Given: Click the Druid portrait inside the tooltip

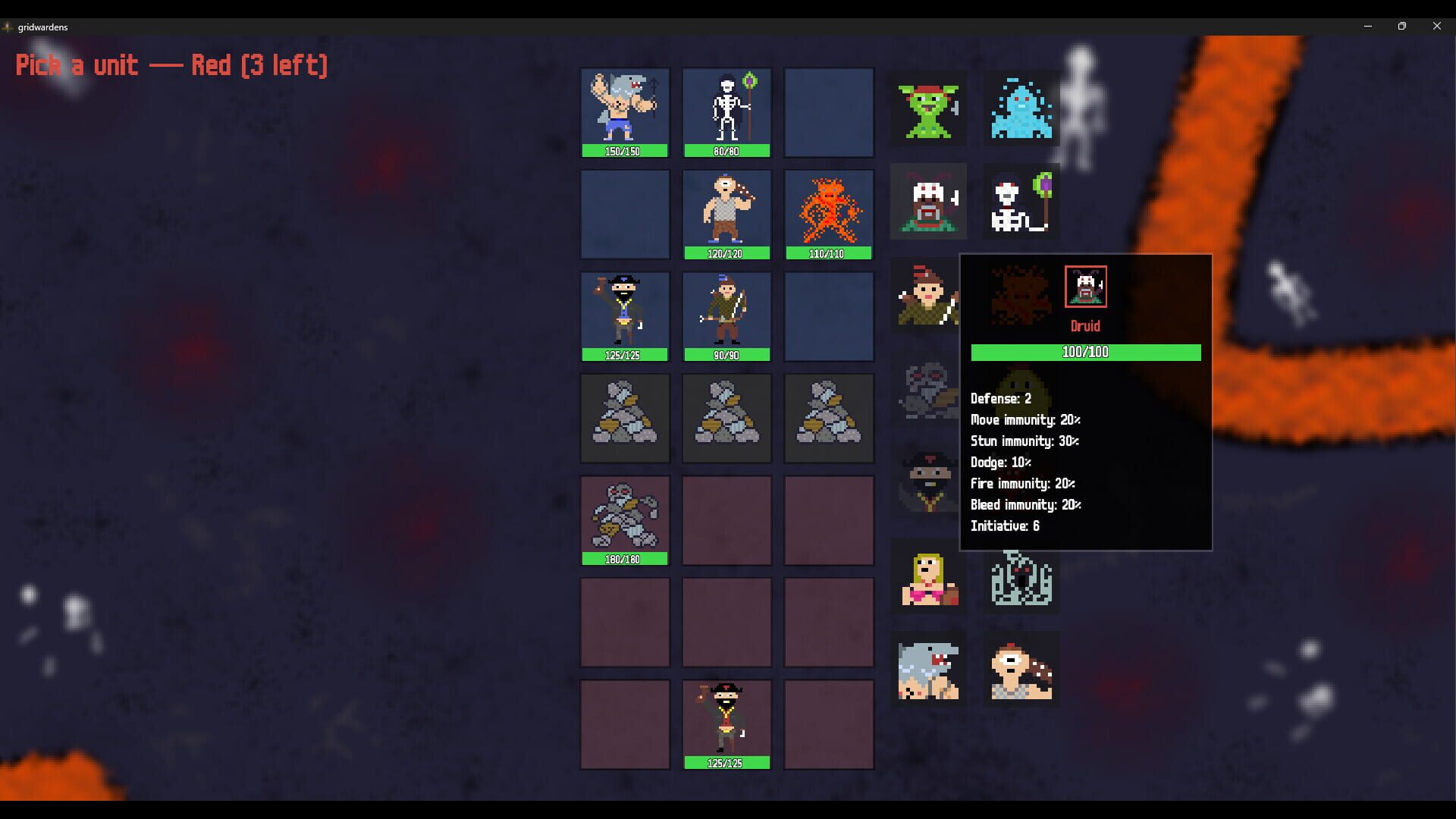Looking at the screenshot, I should coord(1085,287).
